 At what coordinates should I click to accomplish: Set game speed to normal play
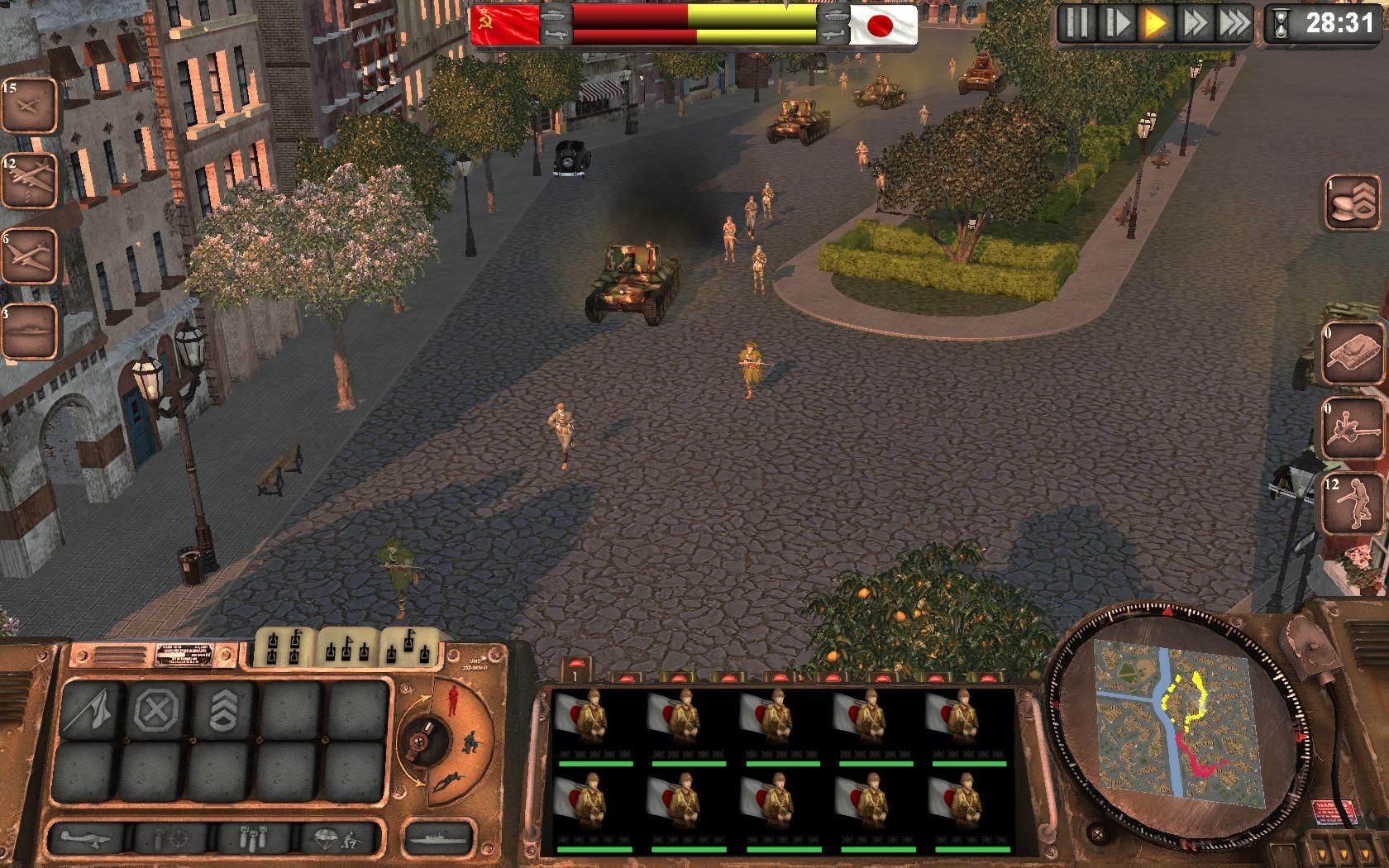[x=1154, y=23]
